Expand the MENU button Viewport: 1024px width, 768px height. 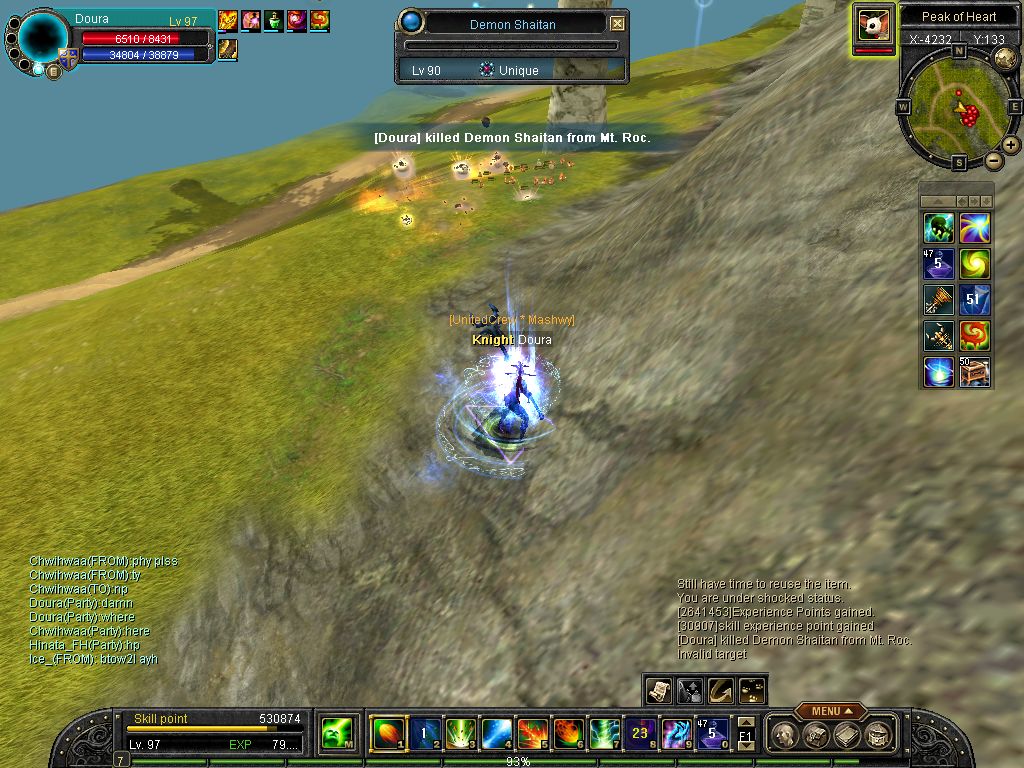(830, 711)
